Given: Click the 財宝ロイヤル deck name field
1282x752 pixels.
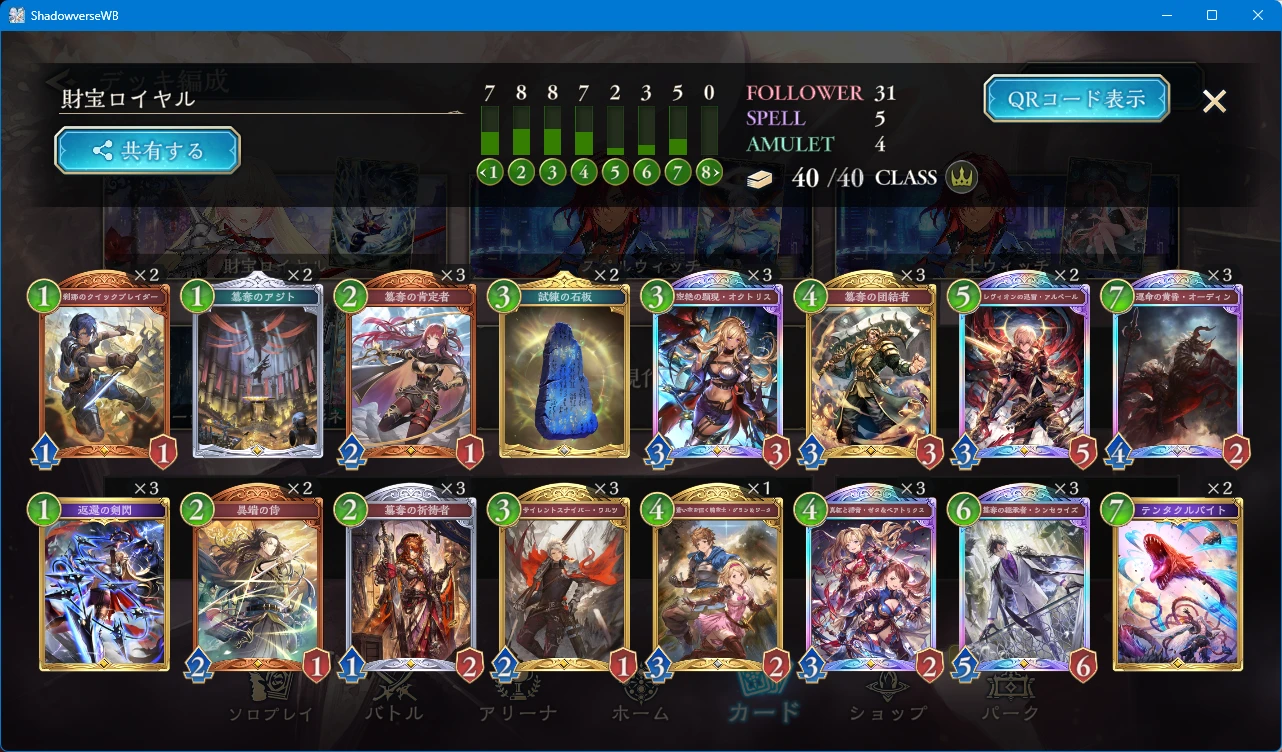Looking at the screenshot, I should (x=150, y=101).
